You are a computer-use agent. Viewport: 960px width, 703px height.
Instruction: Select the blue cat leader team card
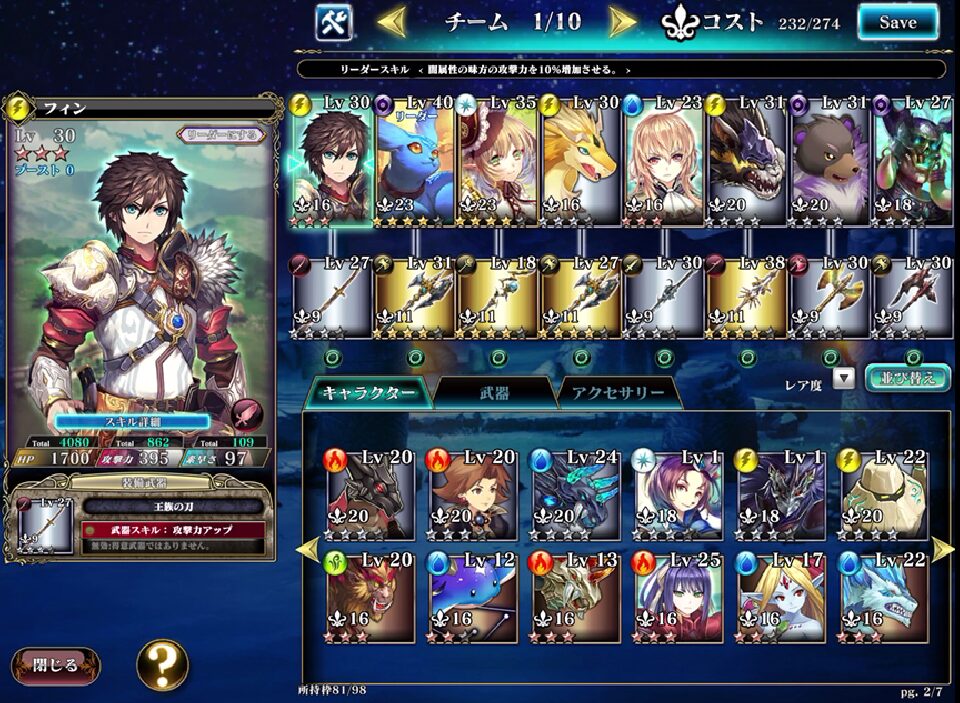click(x=415, y=160)
